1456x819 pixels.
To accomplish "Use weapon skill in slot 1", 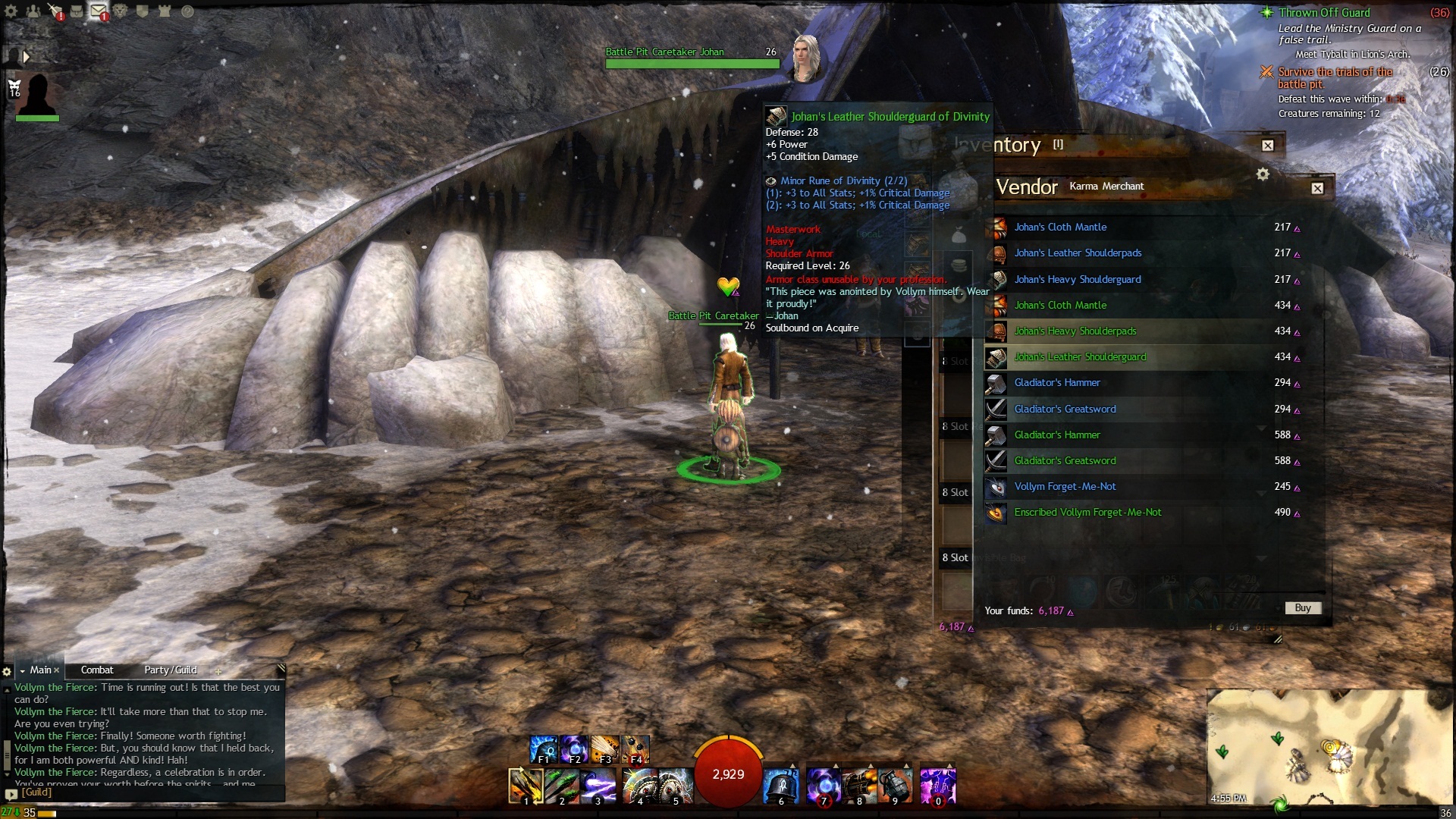I will (525, 786).
